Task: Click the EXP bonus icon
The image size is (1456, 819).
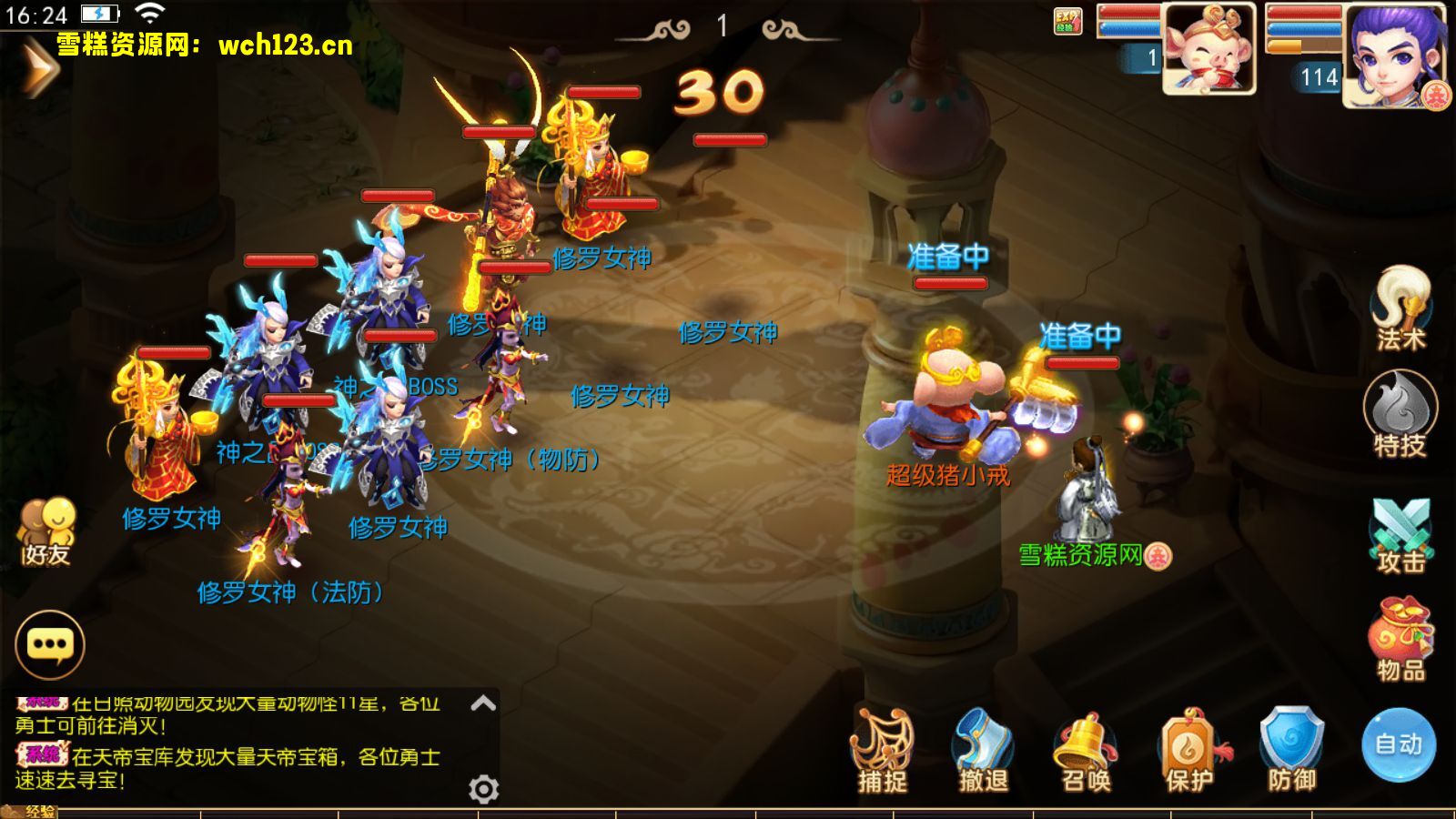Action: tap(1067, 21)
